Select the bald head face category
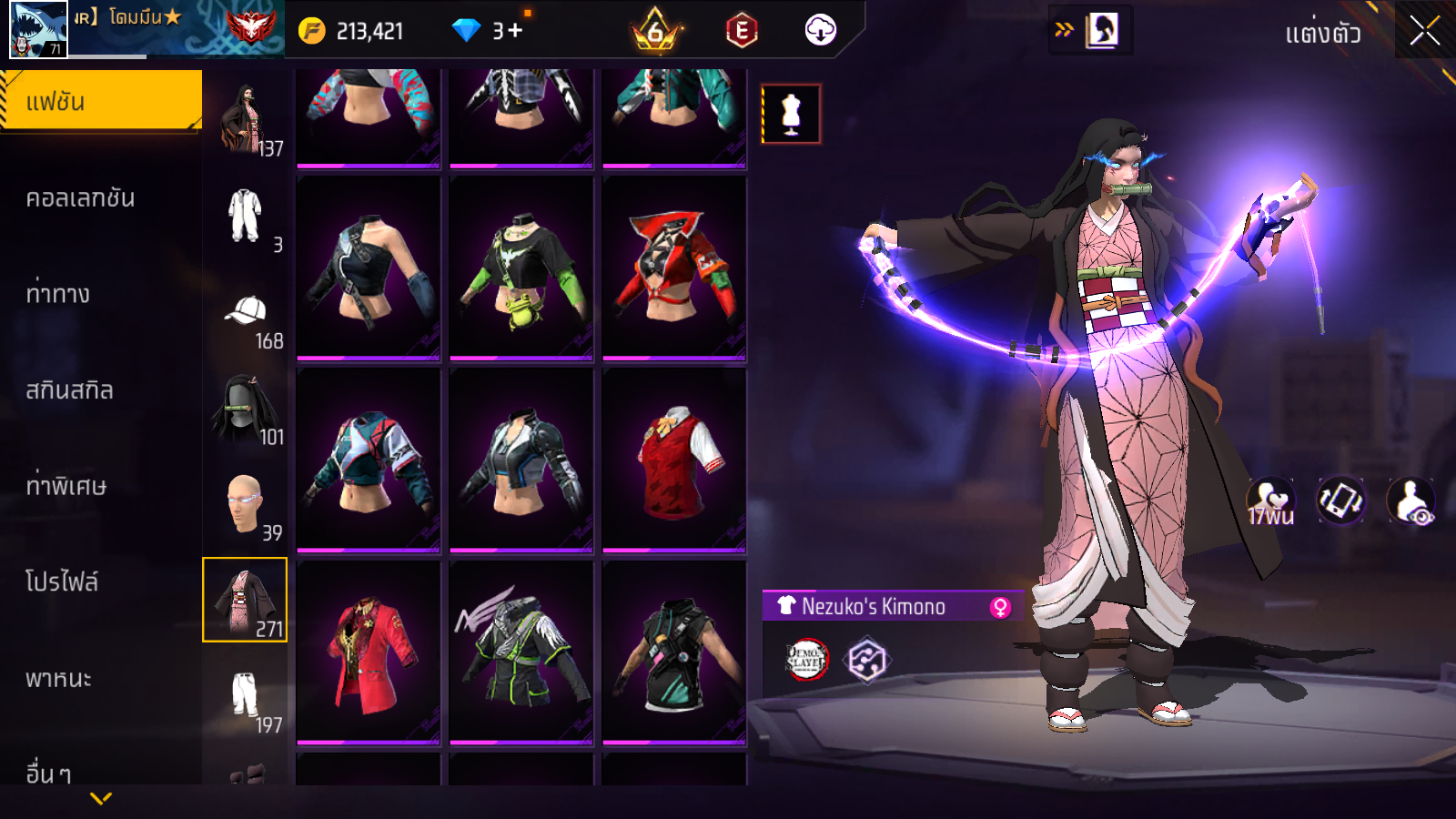The height and width of the screenshot is (819, 1456). pyautogui.click(x=246, y=506)
